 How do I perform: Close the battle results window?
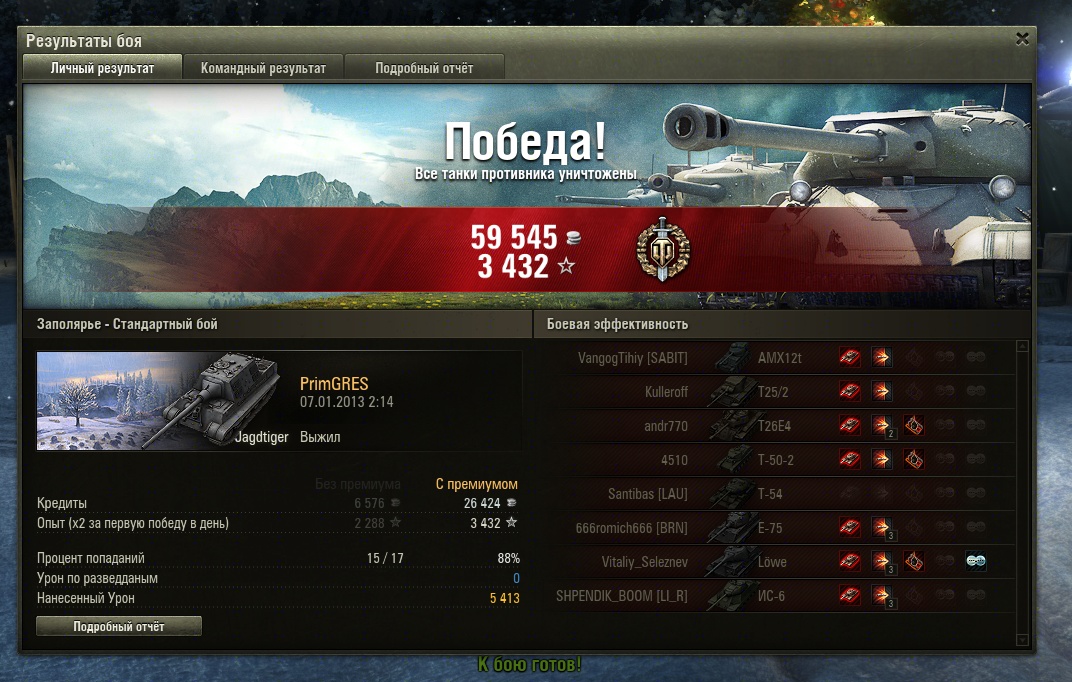(x=1022, y=40)
